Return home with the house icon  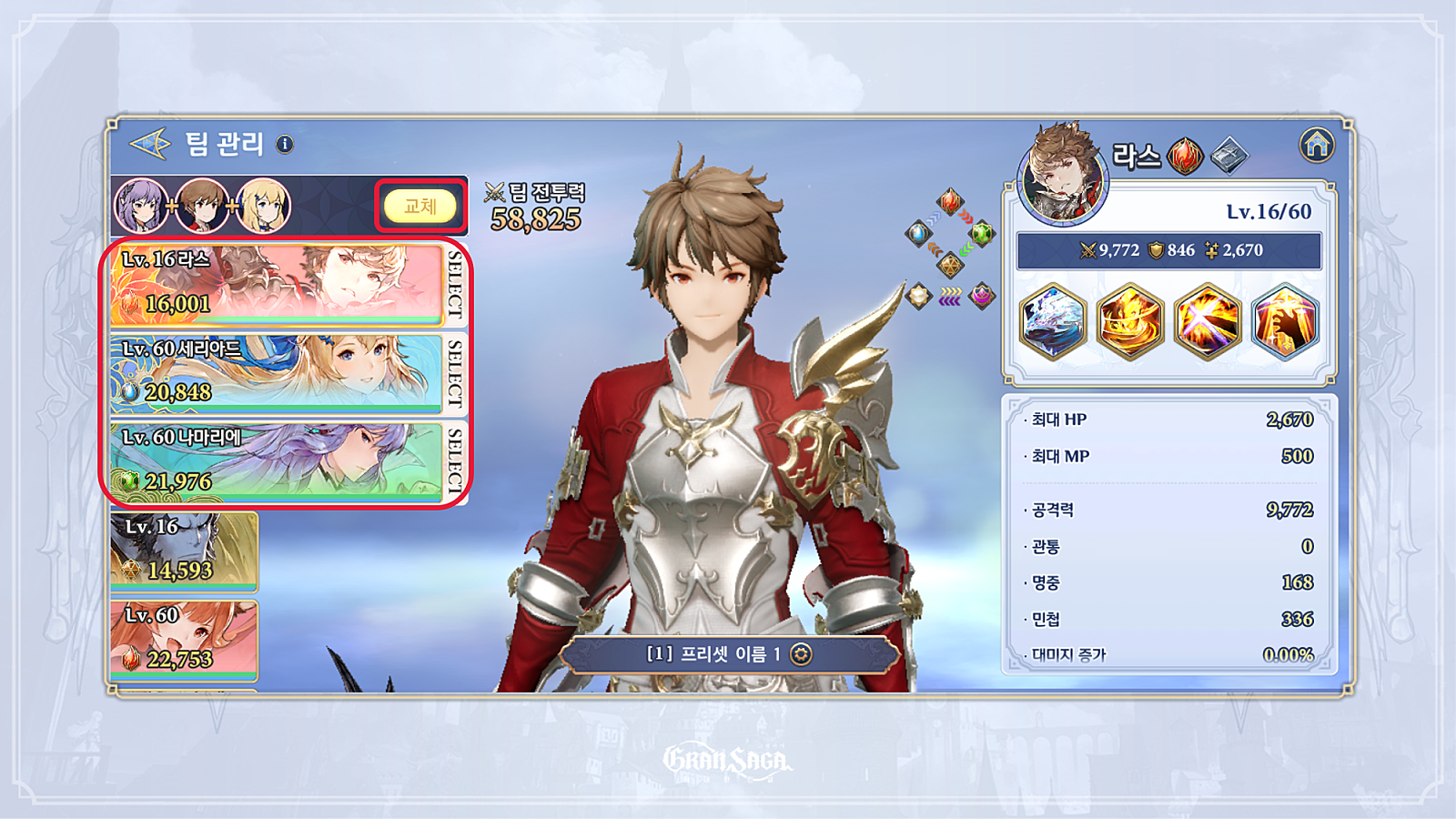(x=1316, y=145)
